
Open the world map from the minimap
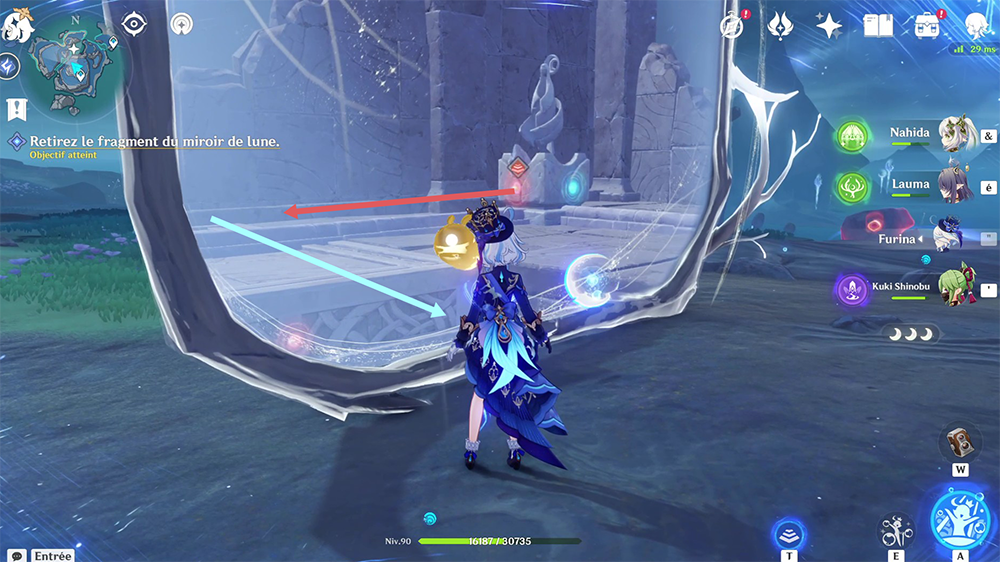[73, 67]
